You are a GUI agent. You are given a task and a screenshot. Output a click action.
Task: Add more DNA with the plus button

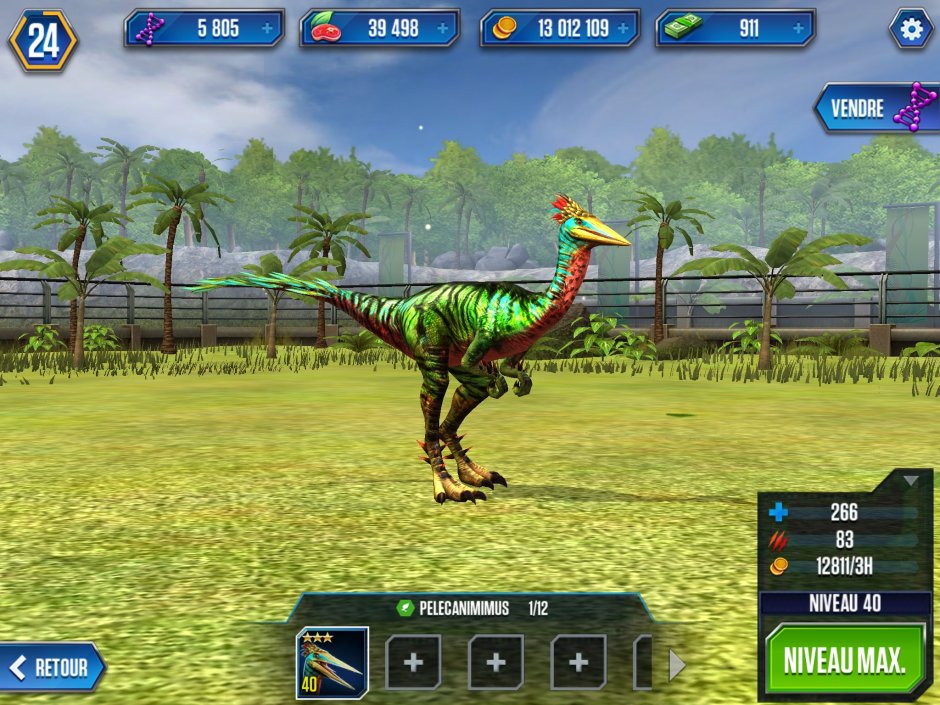[268, 29]
